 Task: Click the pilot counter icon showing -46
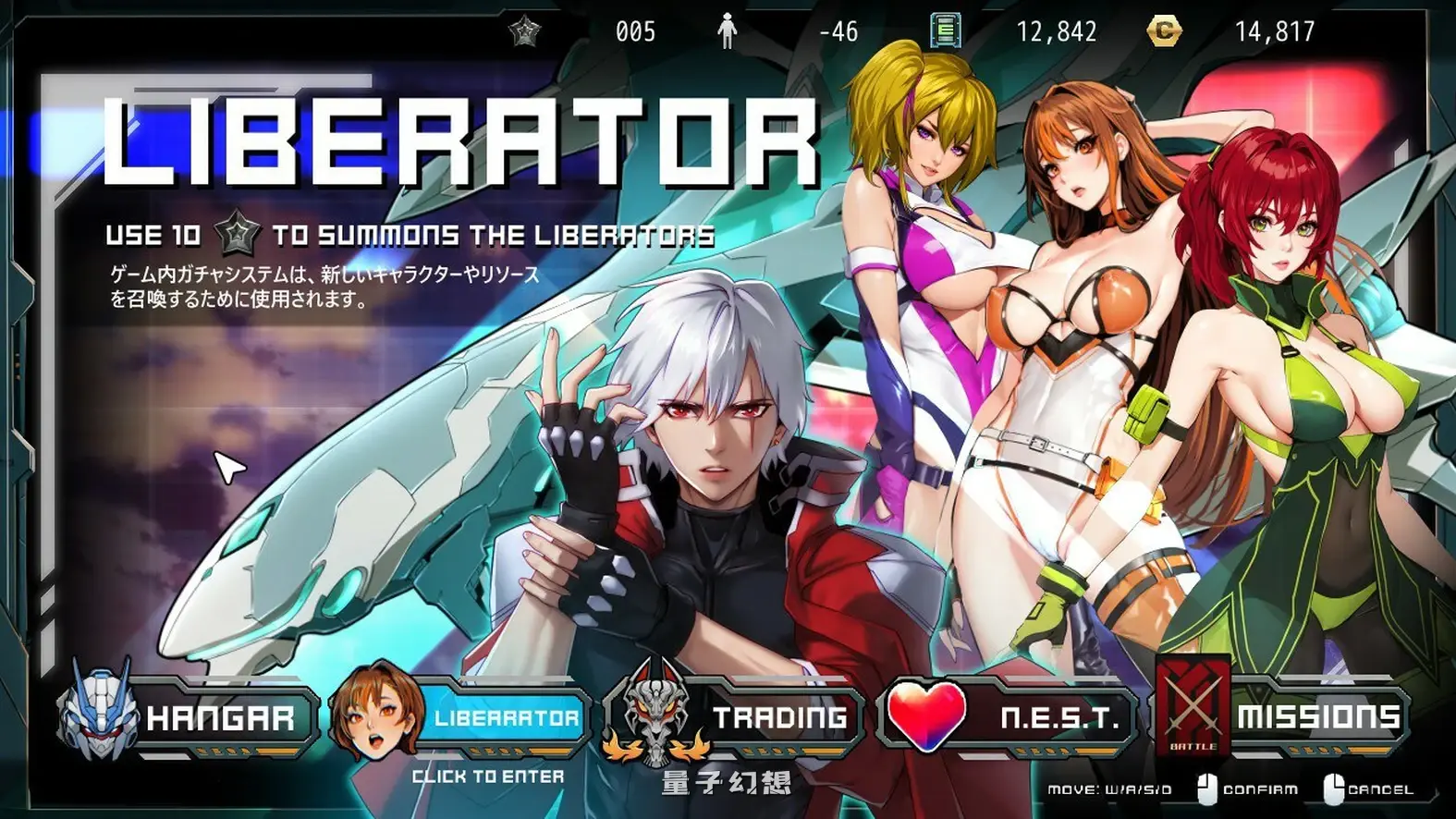click(x=727, y=31)
